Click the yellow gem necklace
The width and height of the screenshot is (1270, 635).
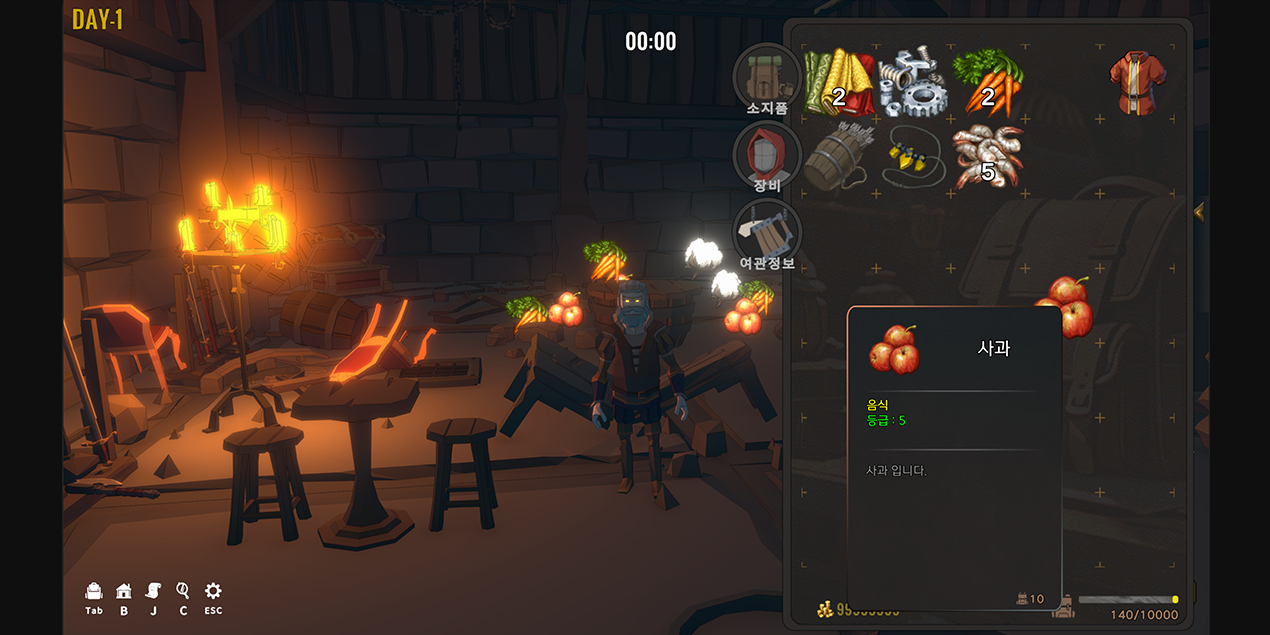tap(913, 157)
